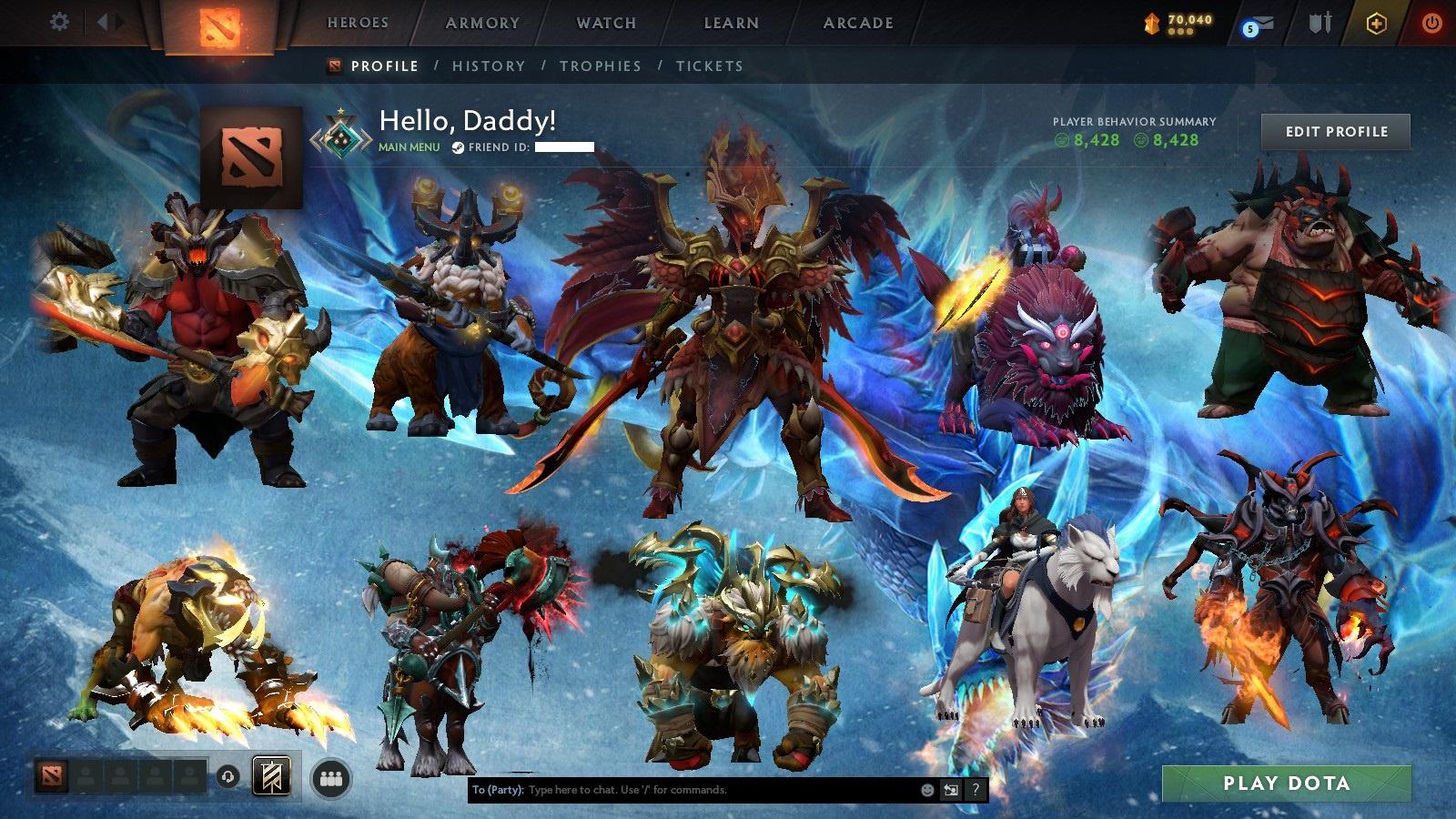This screenshot has height=819, width=1456.
Task: Open the chat emoticon smiley picker
Action: (x=927, y=790)
